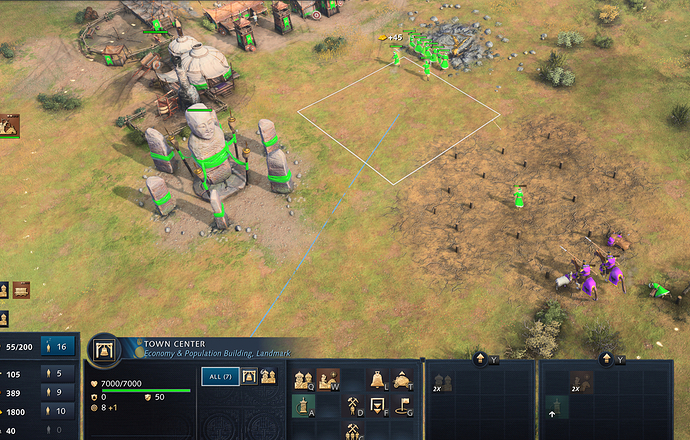Select the unit portrait with green bar
This screenshot has width=690, height=440.
coord(10,125)
